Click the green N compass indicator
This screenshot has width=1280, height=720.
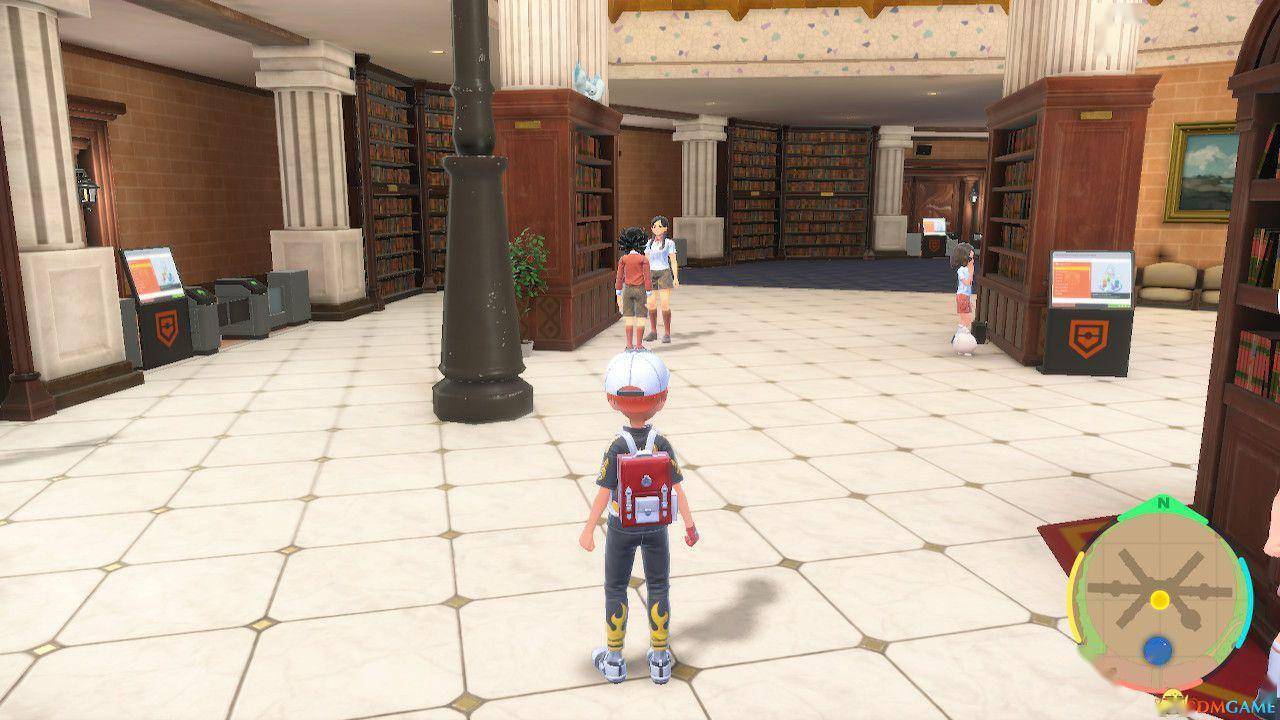[1163, 504]
